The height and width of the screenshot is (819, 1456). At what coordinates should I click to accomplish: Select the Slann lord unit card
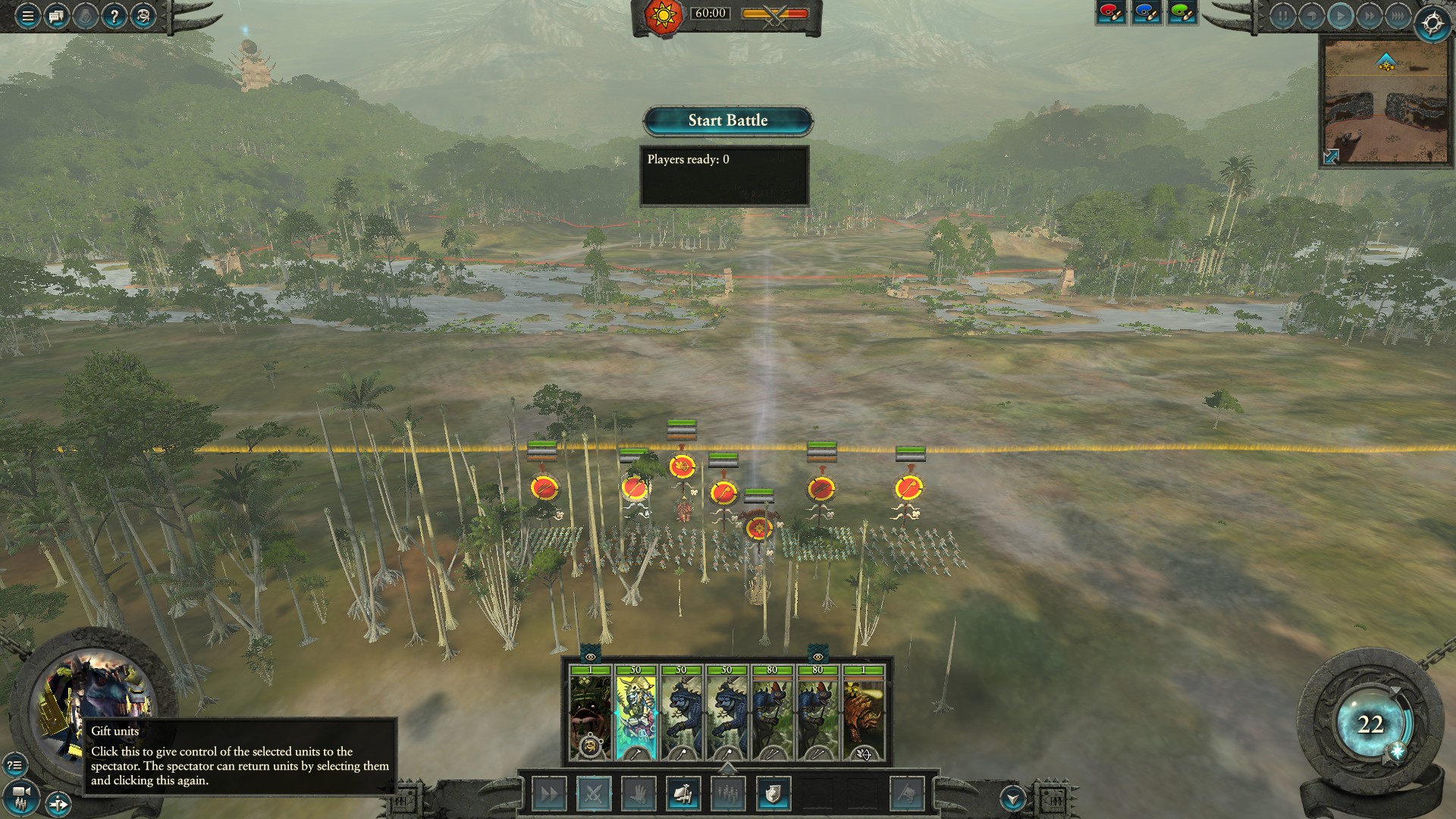tap(590, 713)
